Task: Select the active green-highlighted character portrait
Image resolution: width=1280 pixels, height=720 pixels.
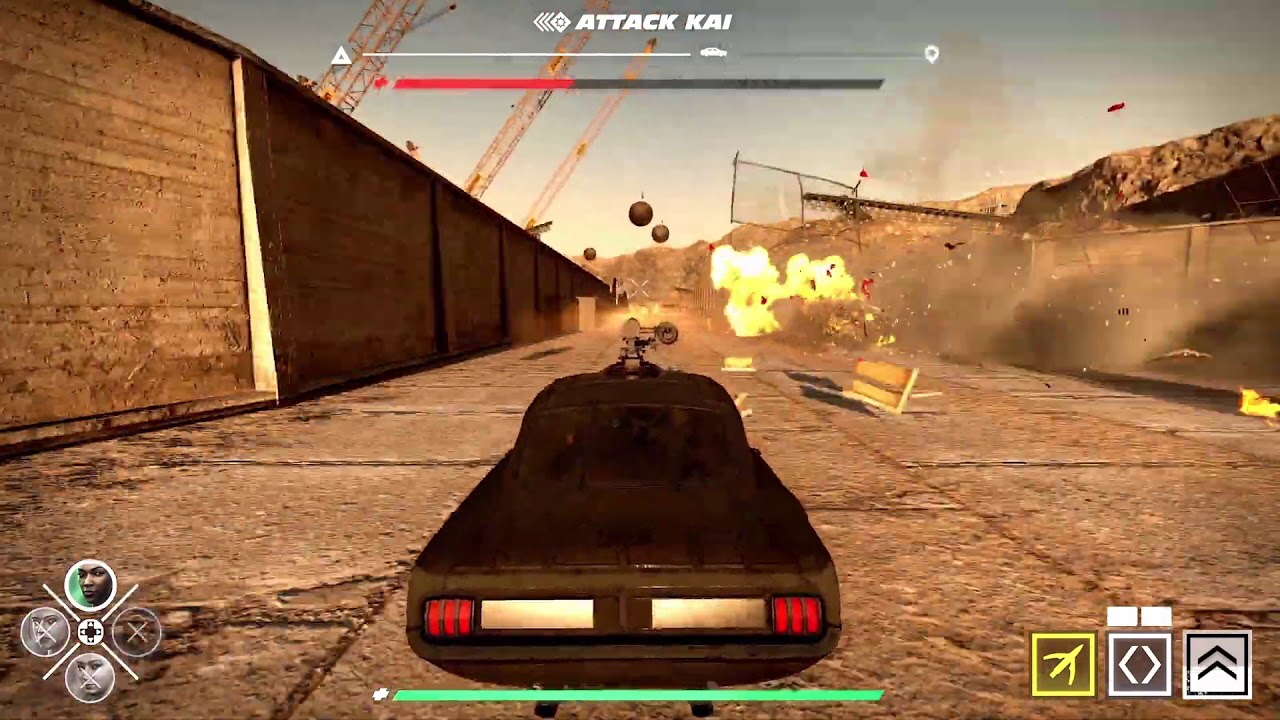Action: click(90, 586)
